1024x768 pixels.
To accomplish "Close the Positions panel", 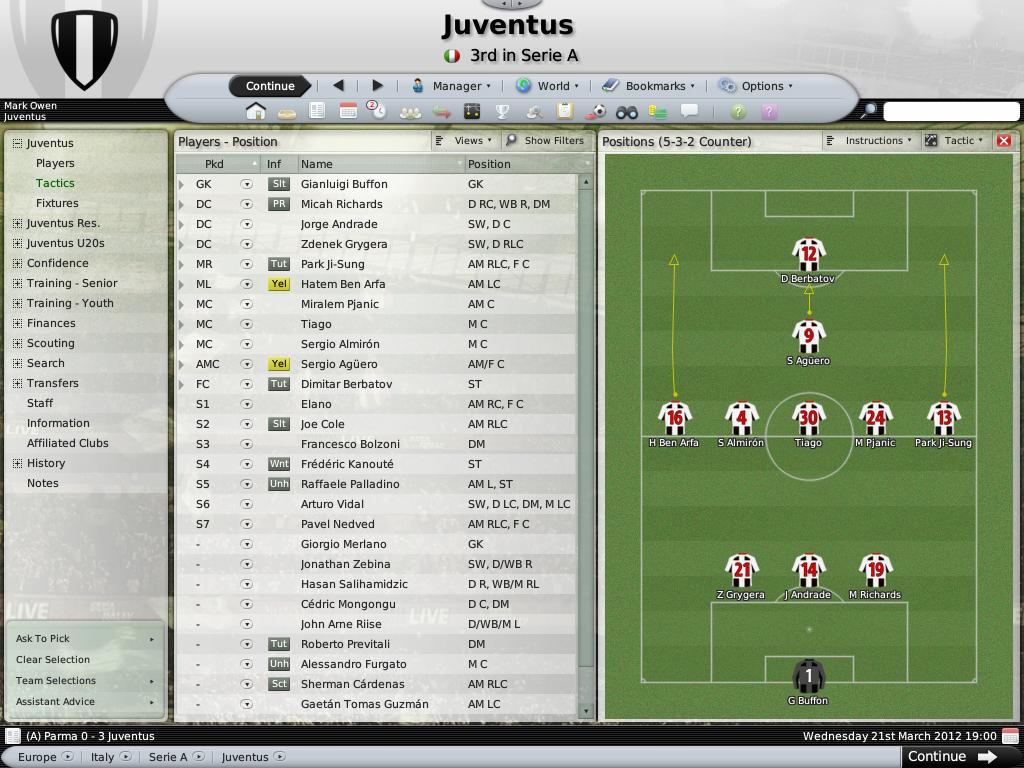I will click(1004, 141).
